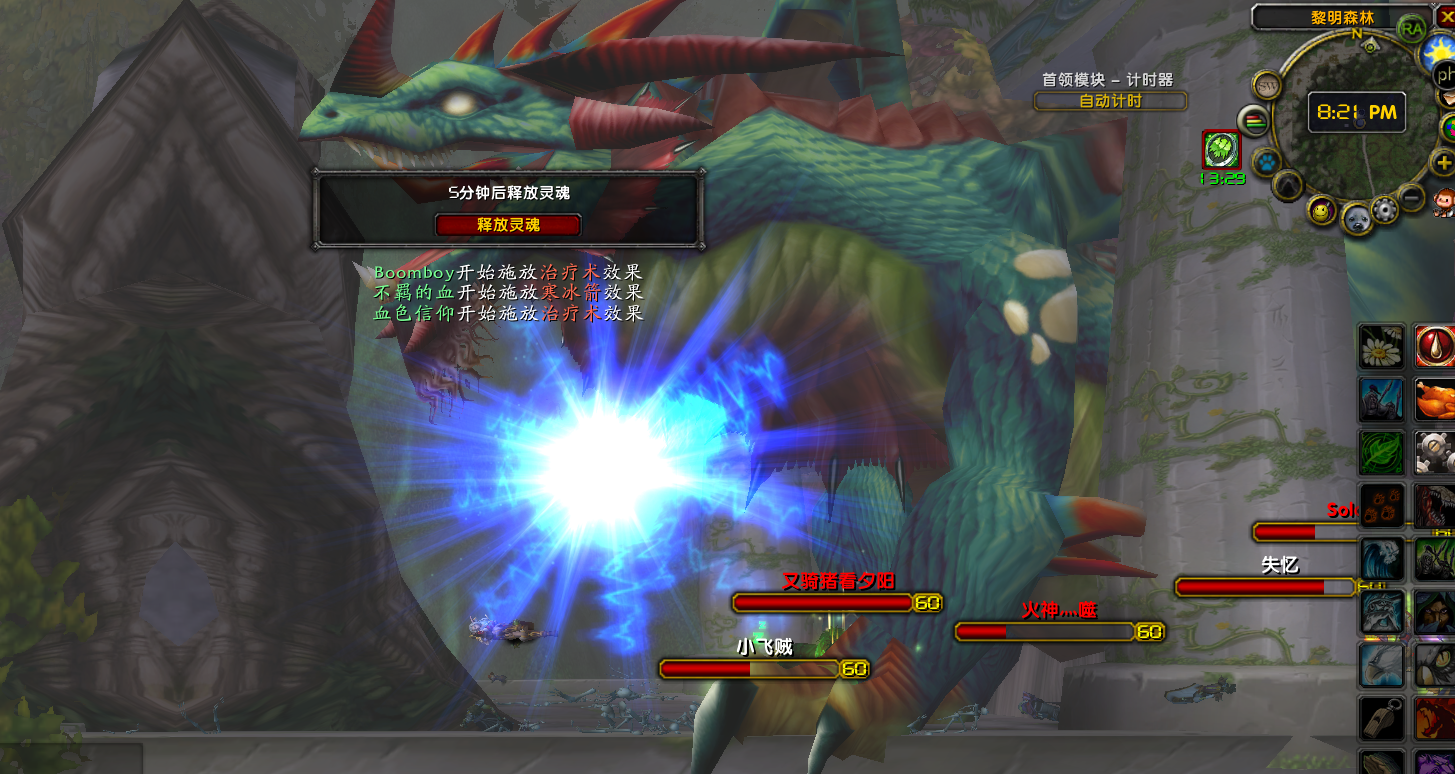Open the gear cog minimap button
This screenshot has width=1455, height=774.
pos(1384,210)
